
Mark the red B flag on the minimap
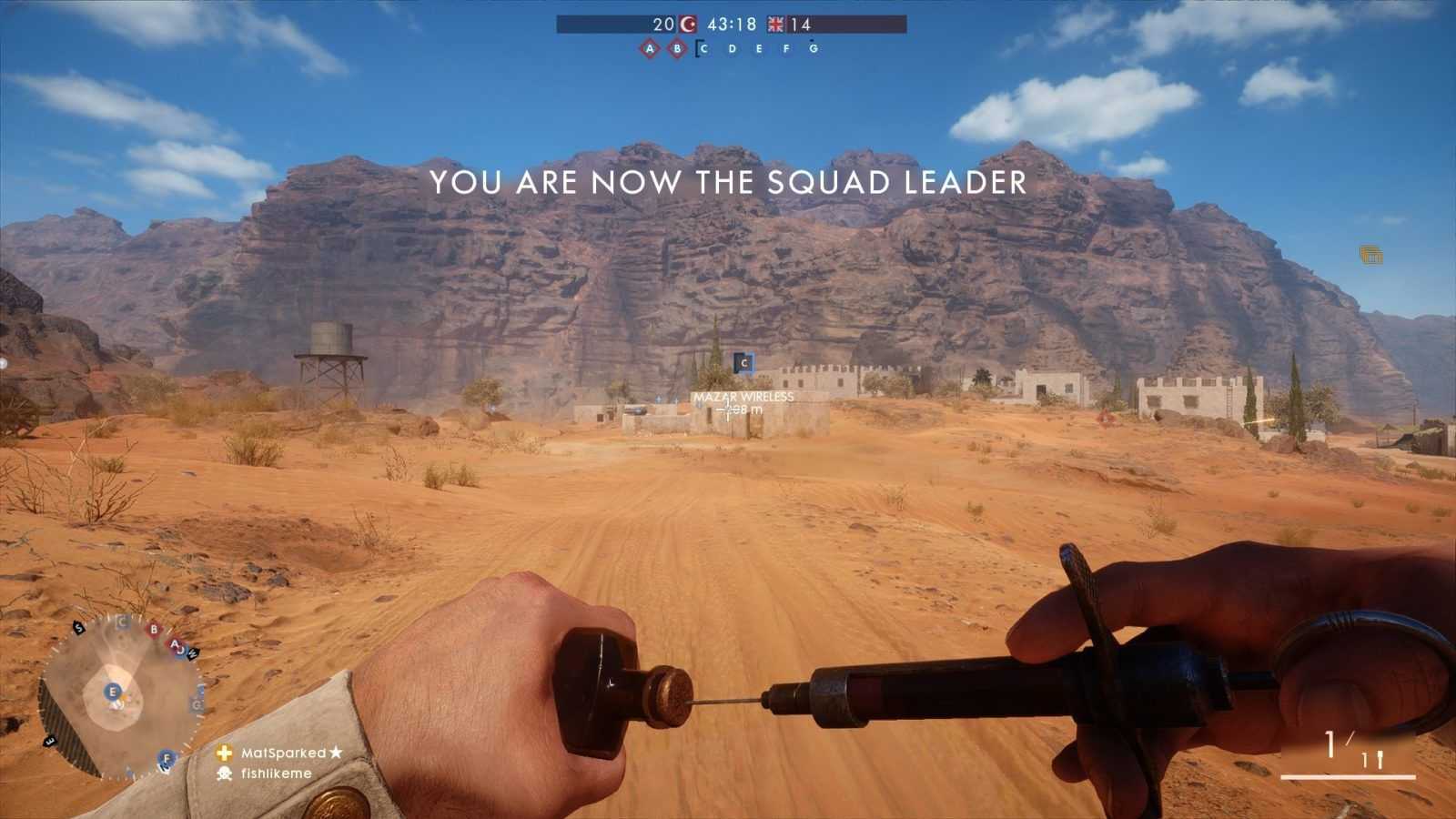[x=154, y=629]
